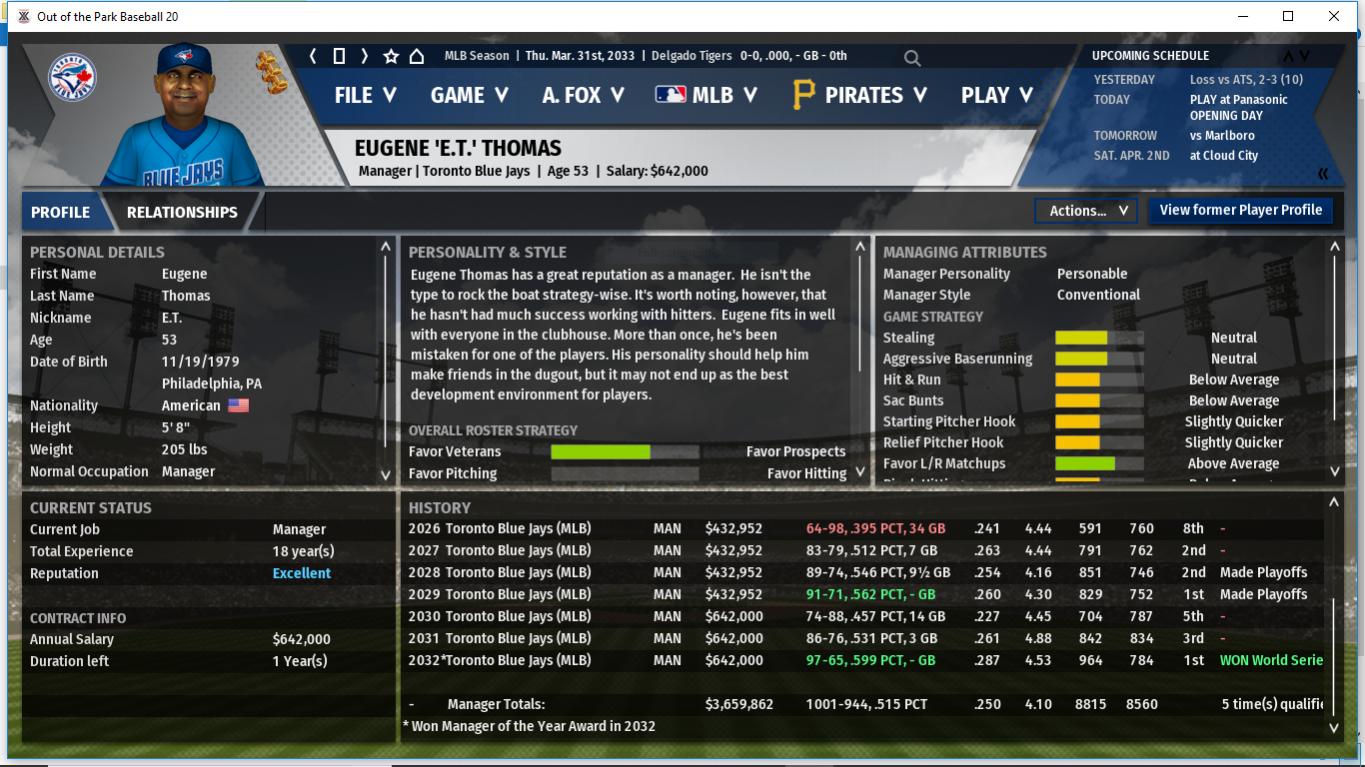This screenshot has width=1365, height=767.
Task: Open the Actions dropdown
Action: [1086, 211]
